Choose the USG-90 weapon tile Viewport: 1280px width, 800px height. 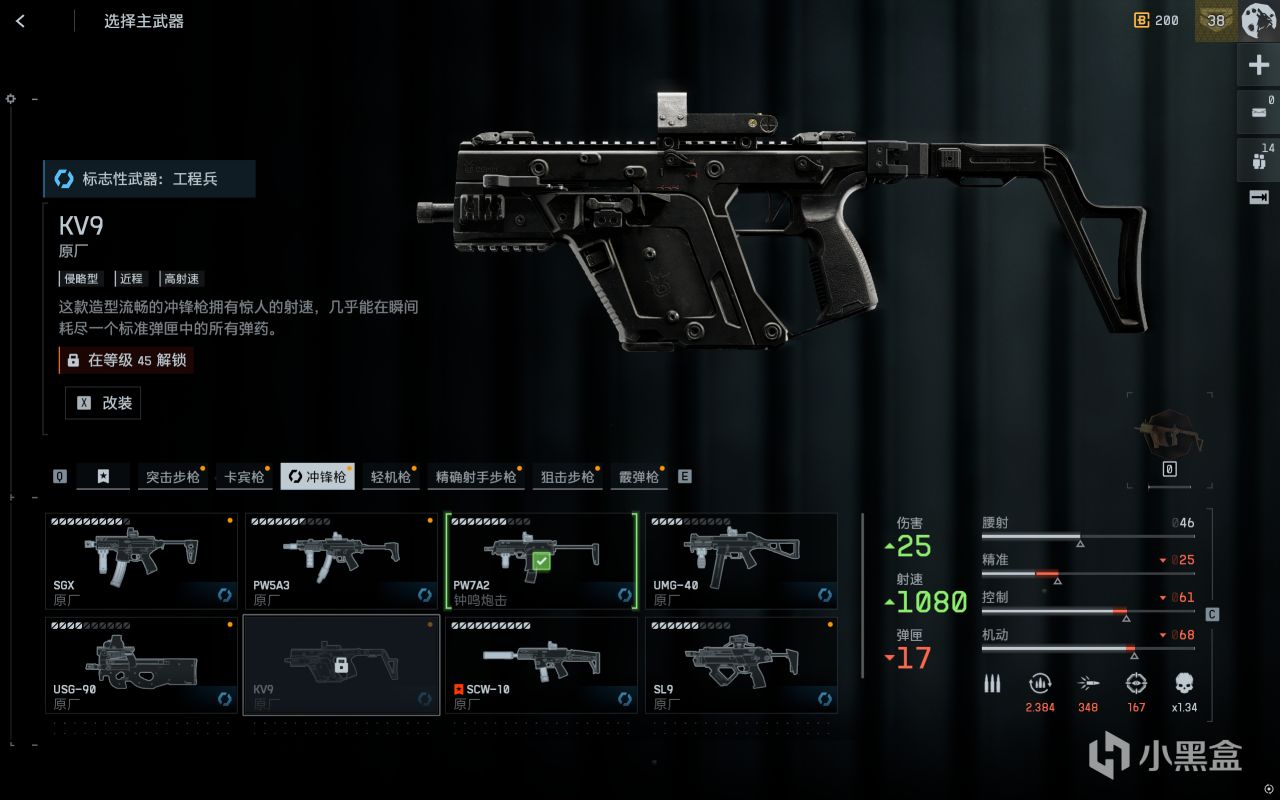point(141,665)
